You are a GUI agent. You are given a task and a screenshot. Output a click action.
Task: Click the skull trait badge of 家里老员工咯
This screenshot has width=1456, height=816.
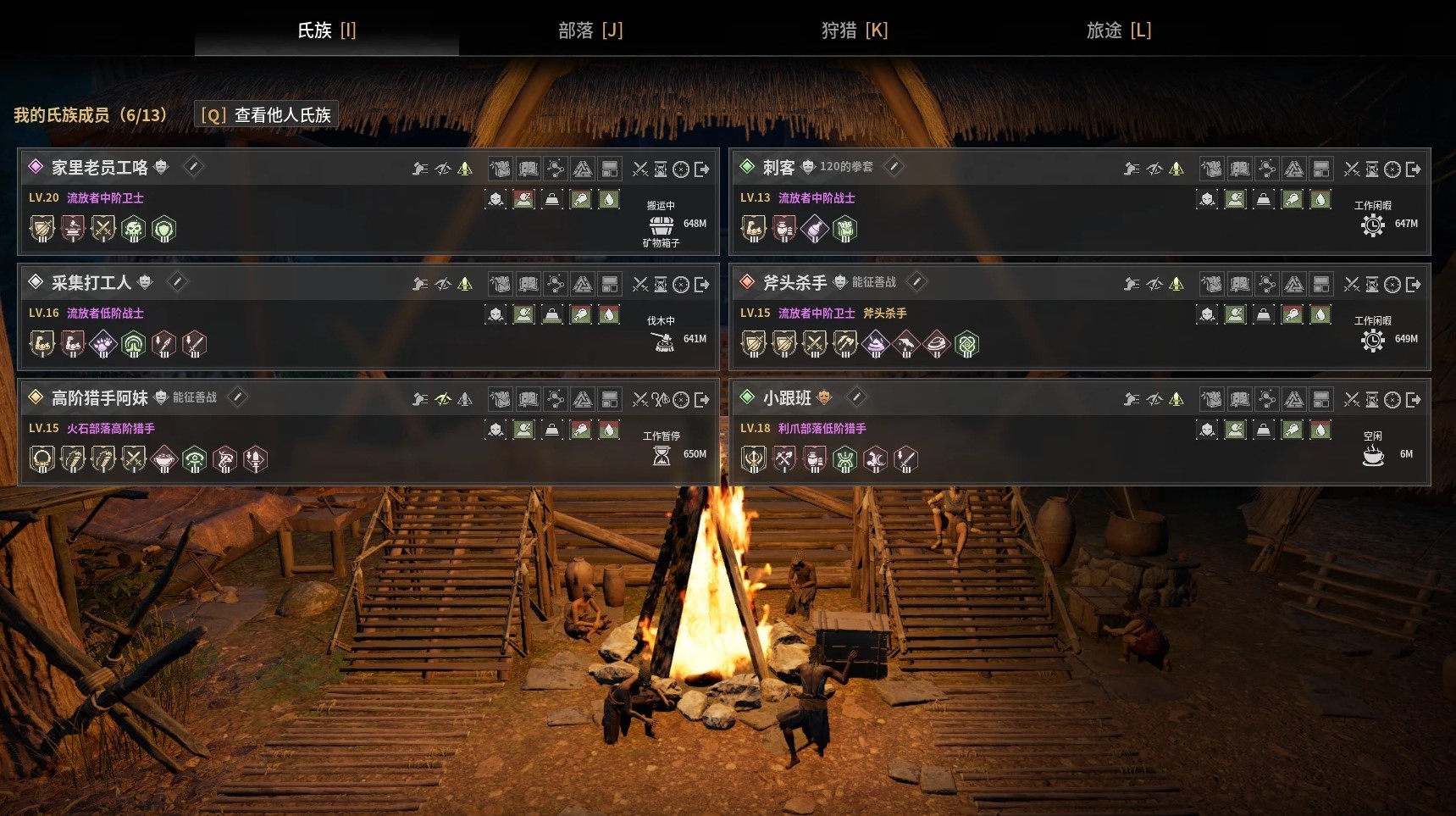coord(133,229)
